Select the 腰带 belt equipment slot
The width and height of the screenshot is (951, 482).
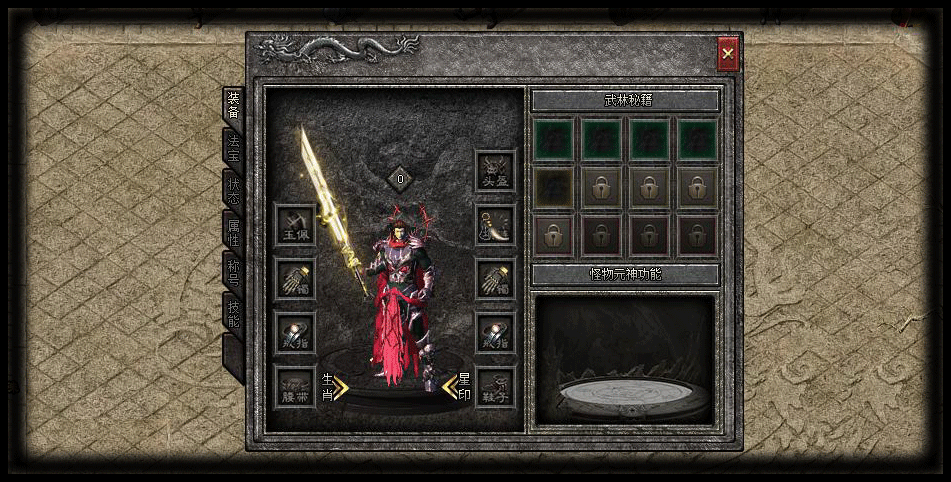(x=295, y=386)
